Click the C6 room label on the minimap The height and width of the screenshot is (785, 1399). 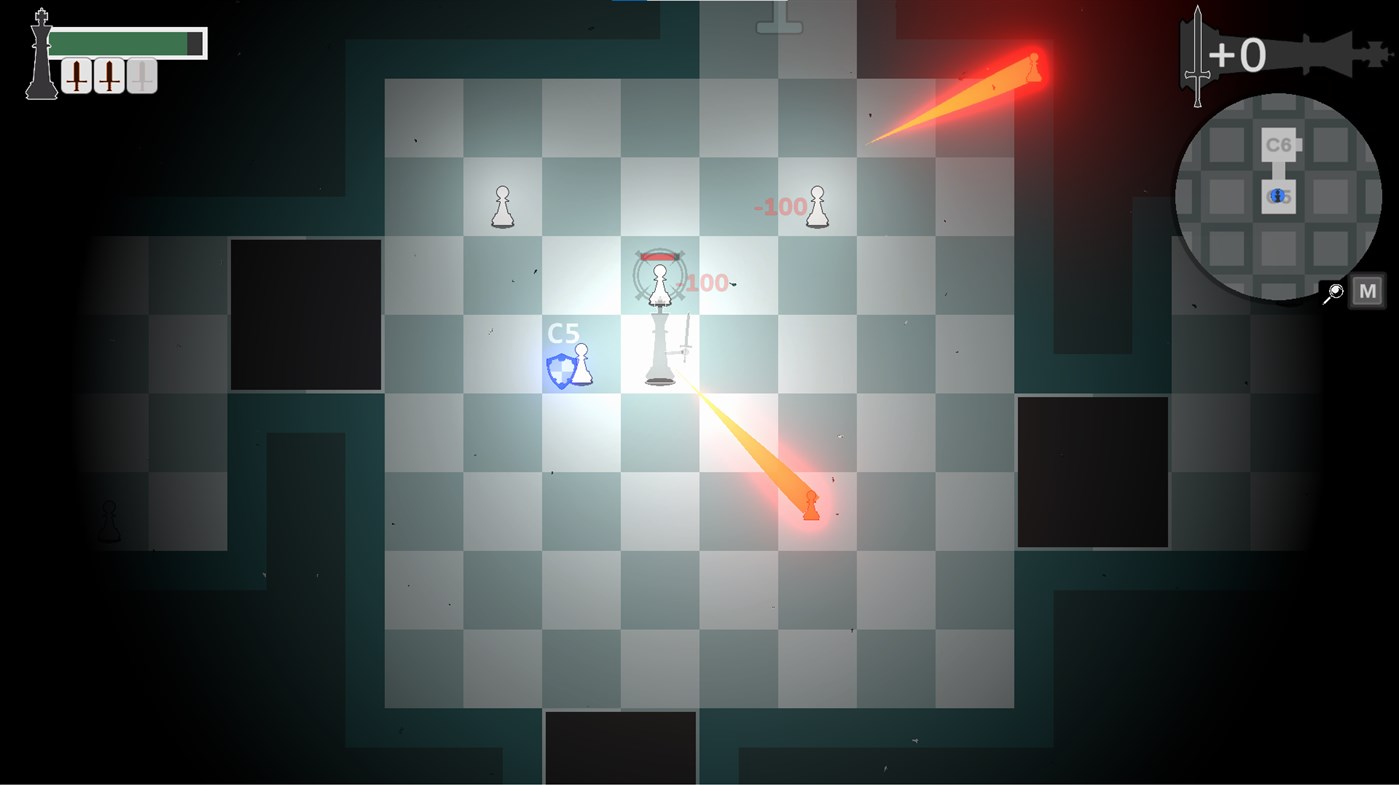tap(1277, 143)
